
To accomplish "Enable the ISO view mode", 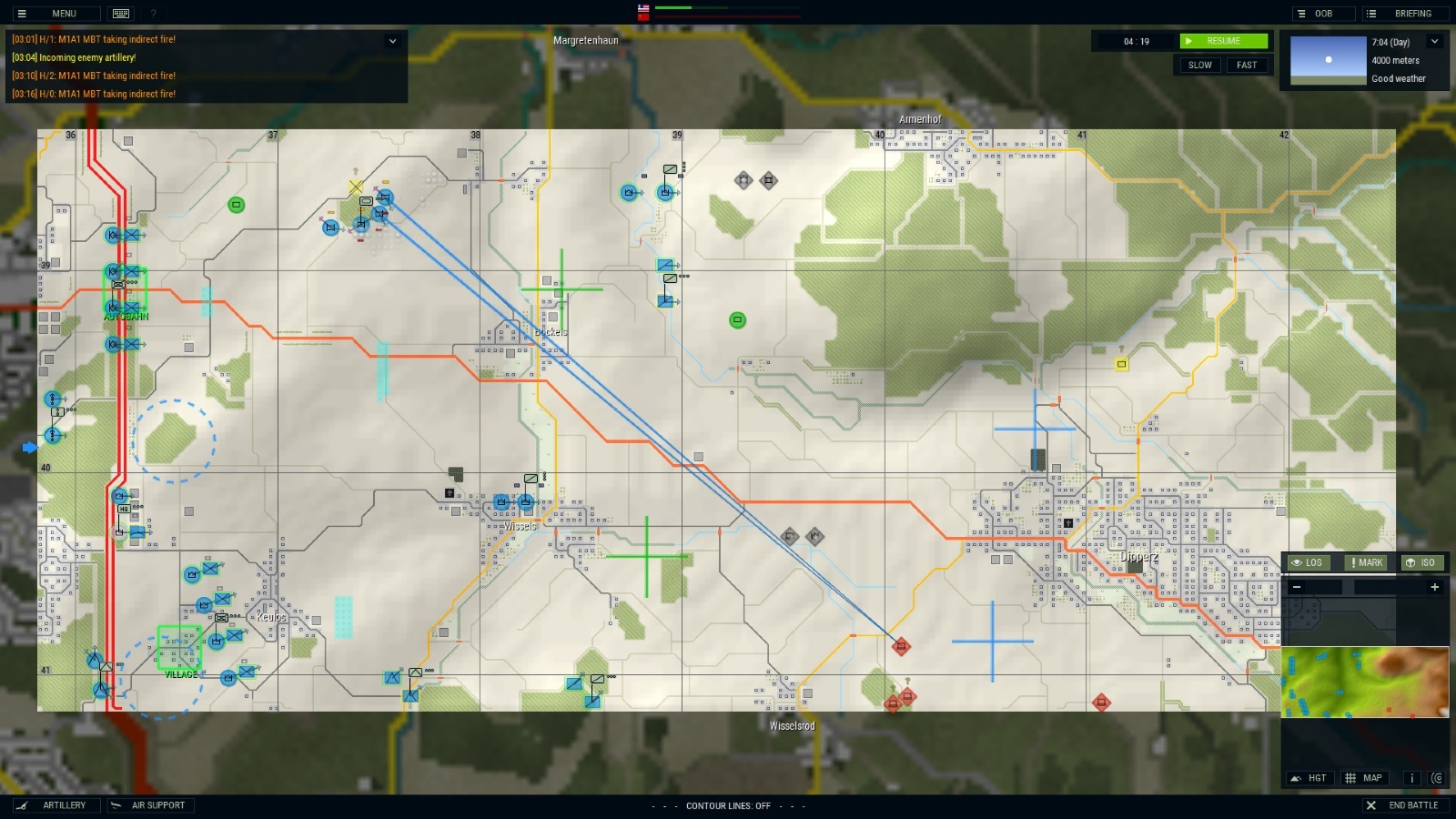I will point(1422,562).
